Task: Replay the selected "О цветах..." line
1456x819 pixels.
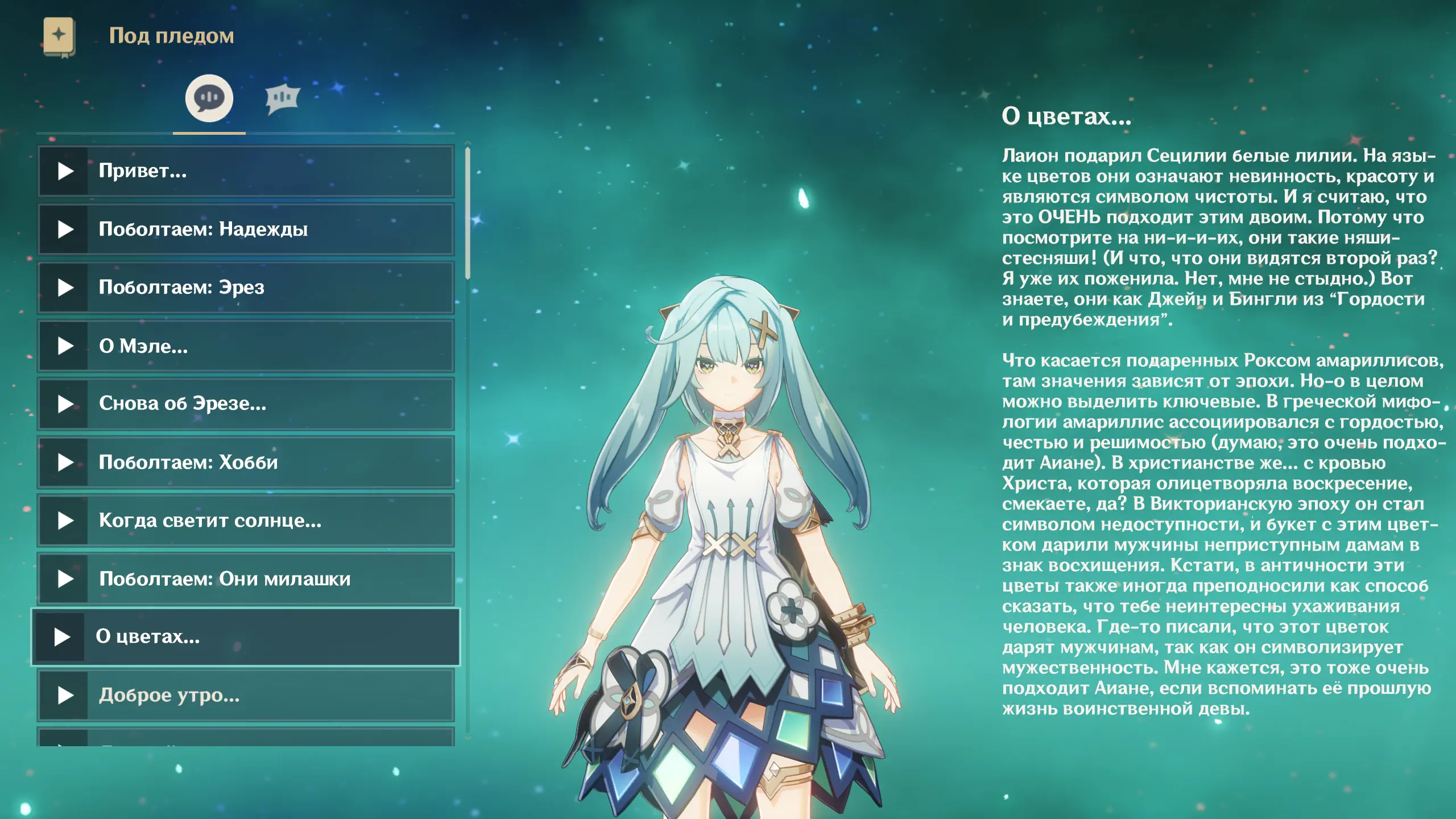Action: coord(62,637)
